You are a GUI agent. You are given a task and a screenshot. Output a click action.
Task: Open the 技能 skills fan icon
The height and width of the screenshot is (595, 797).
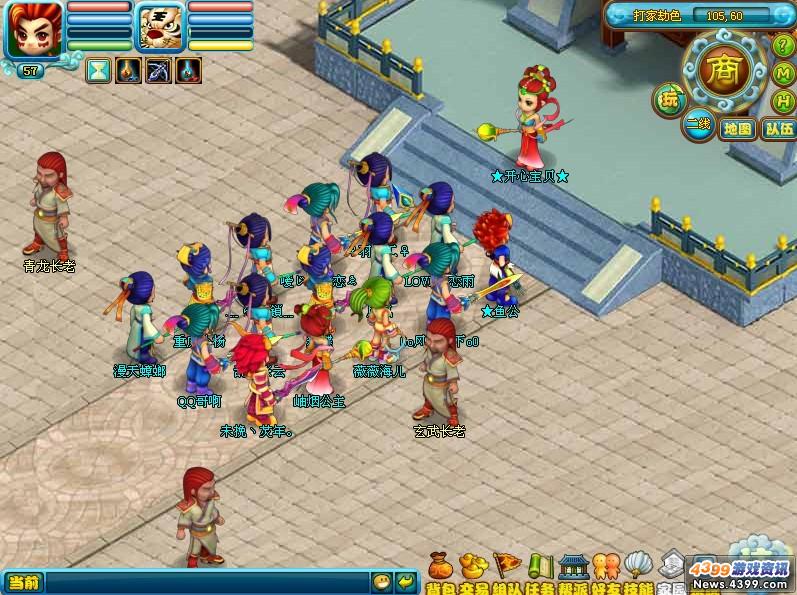[638, 567]
